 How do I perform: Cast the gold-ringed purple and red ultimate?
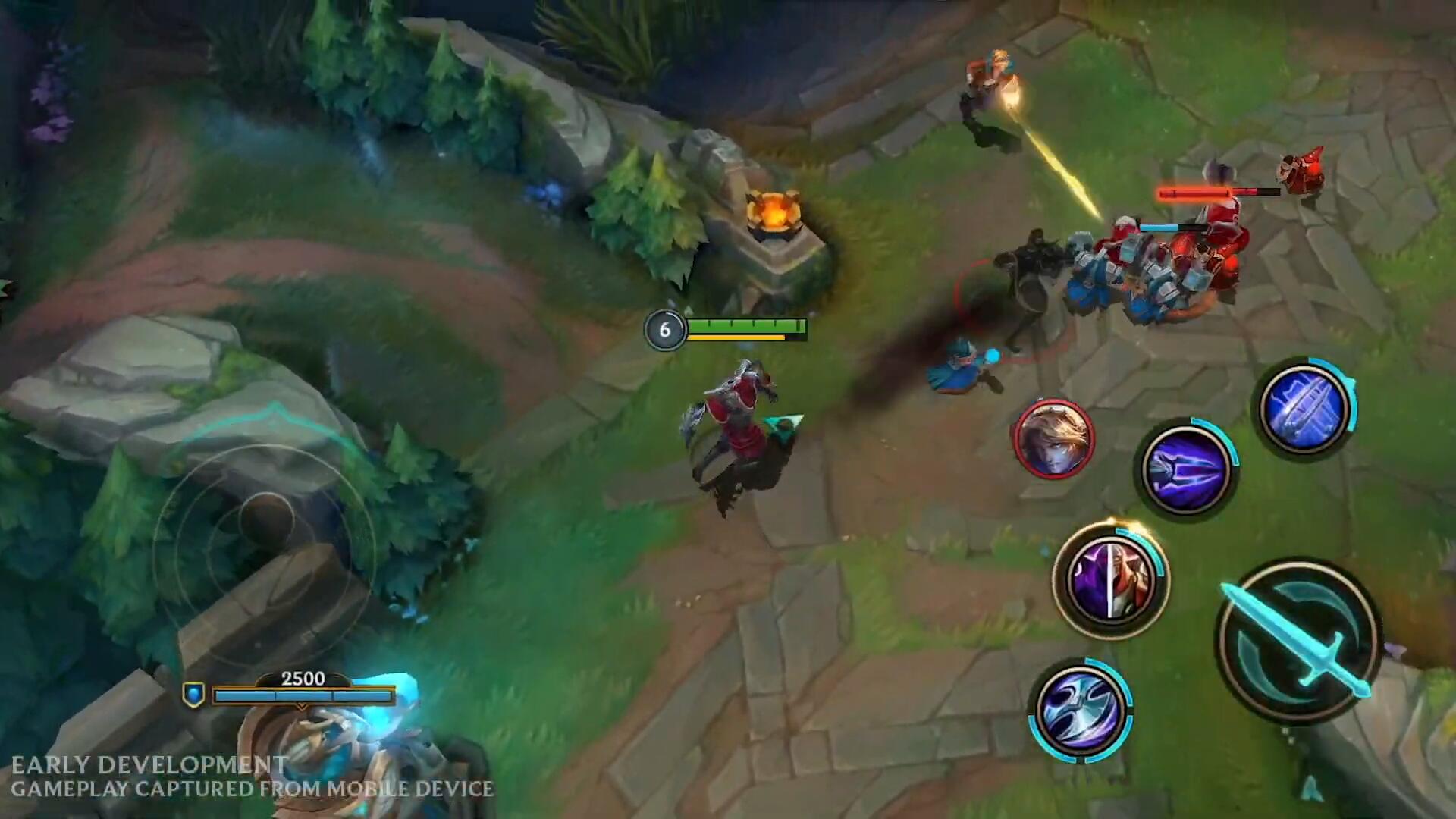pyautogui.click(x=1110, y=579)
